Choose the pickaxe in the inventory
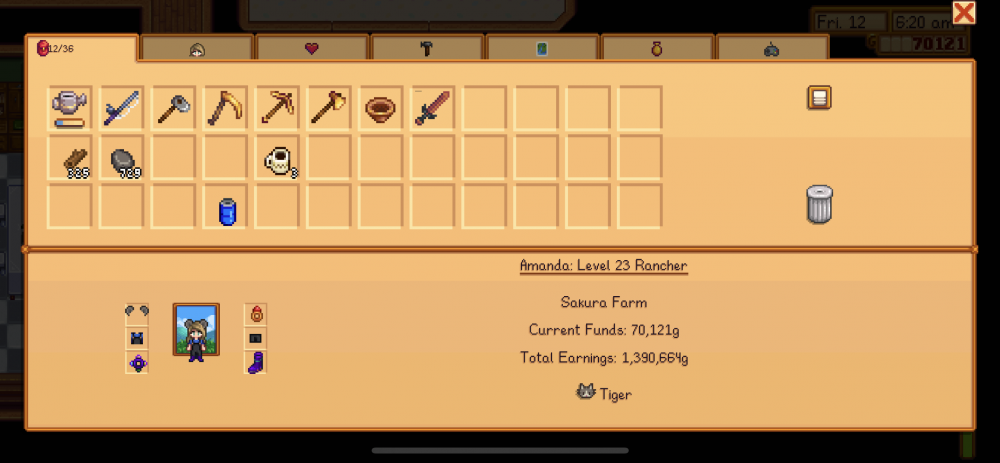The width and height of the screenshot is (1000, 463). [x=277, y=108]
